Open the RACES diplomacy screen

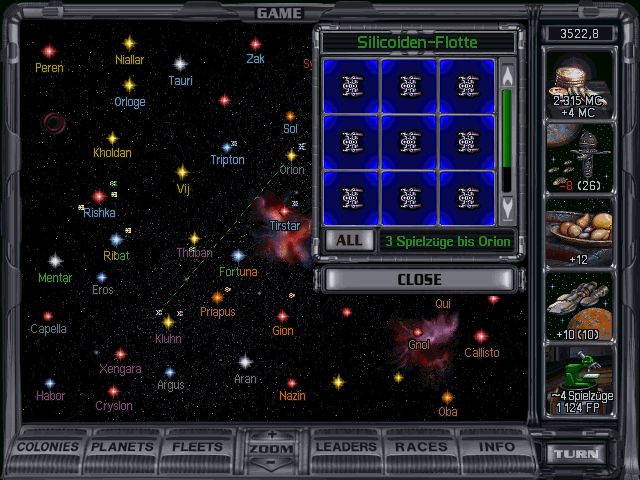[421, 447]
